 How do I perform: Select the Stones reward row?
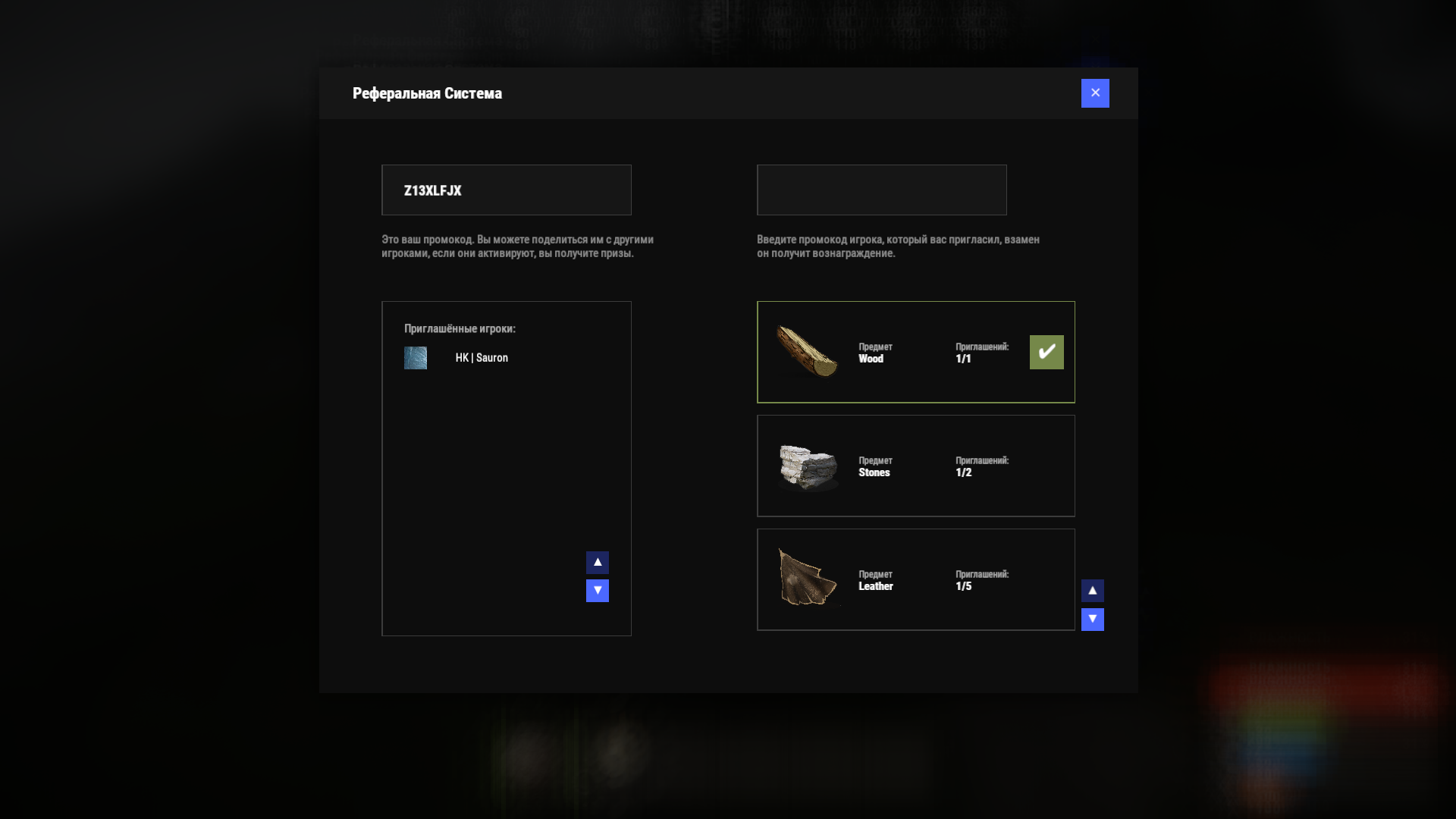(x=915, y=466)
